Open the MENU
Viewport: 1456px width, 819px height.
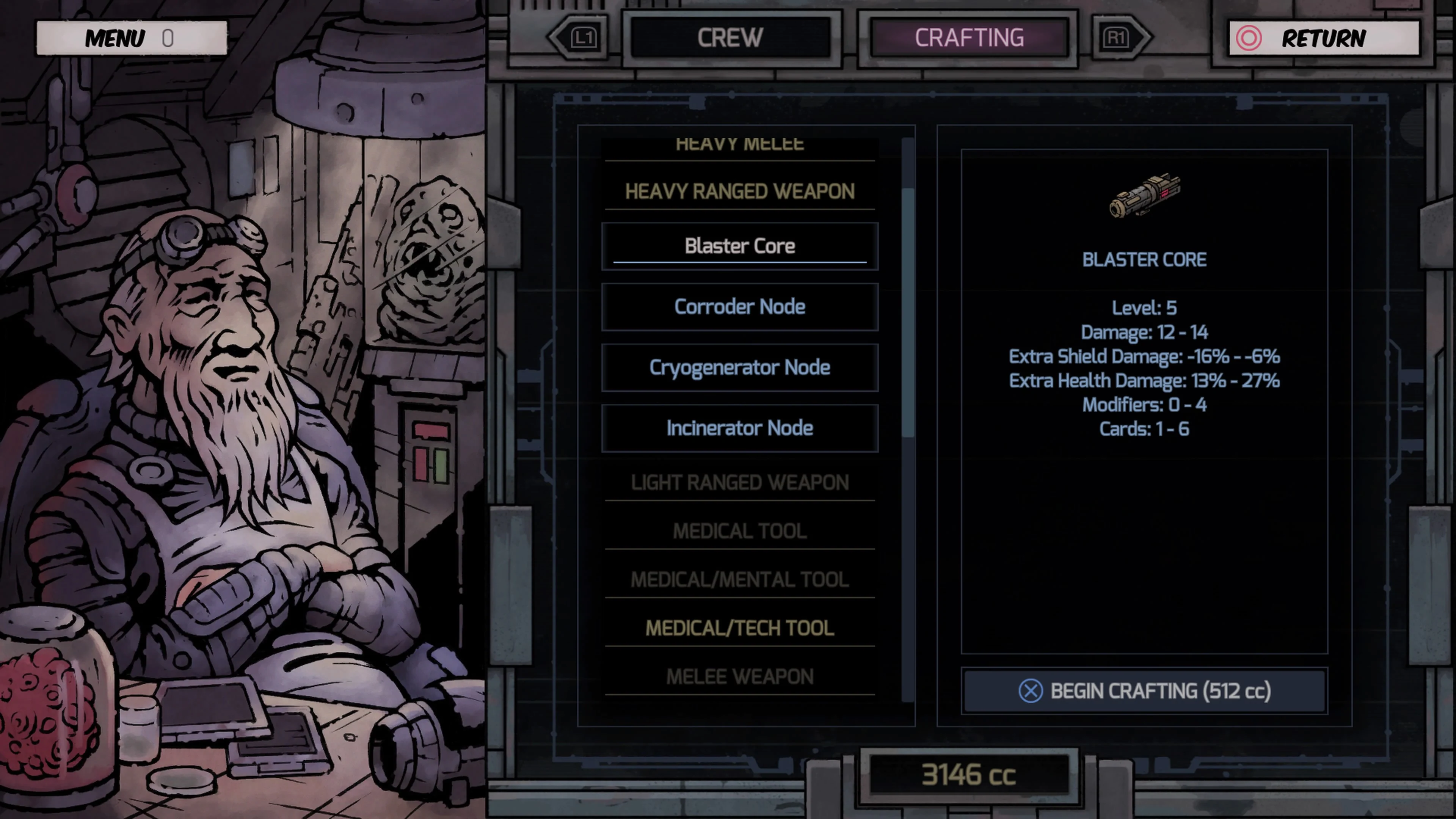click(115, 38)
